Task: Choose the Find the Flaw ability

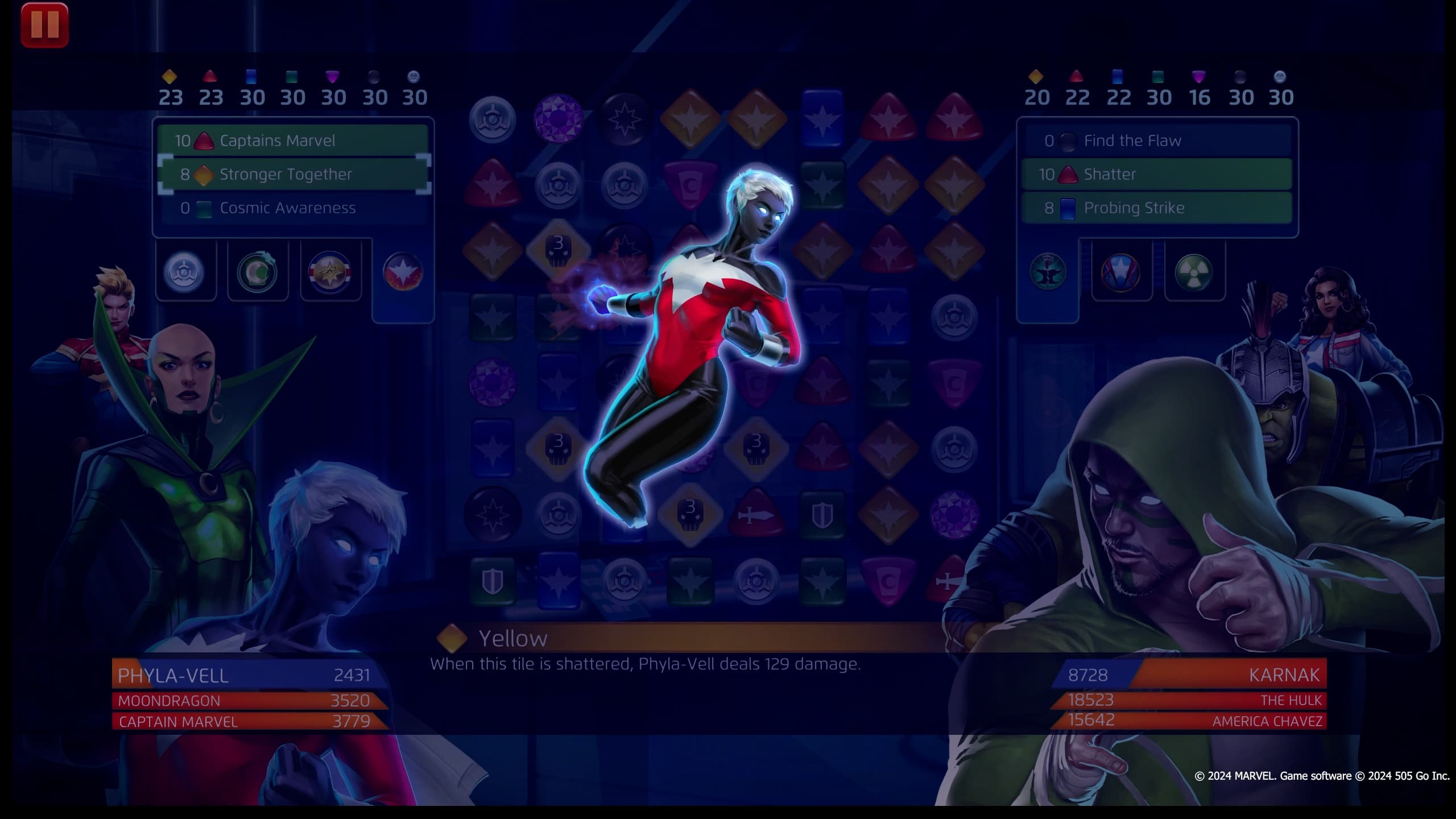Action: click(1157, 140)
